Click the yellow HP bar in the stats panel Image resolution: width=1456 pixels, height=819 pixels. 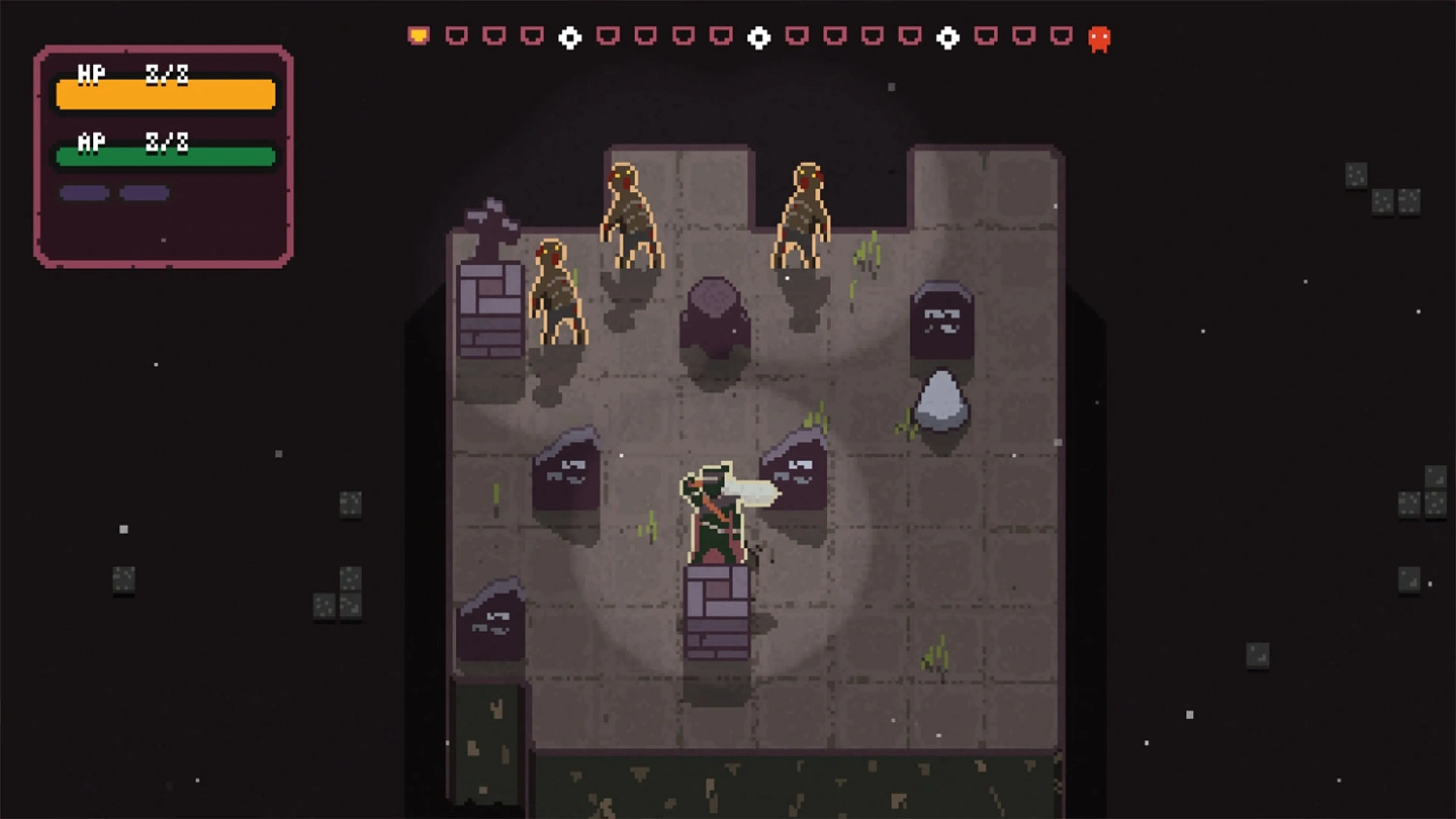tap(165, 94)
